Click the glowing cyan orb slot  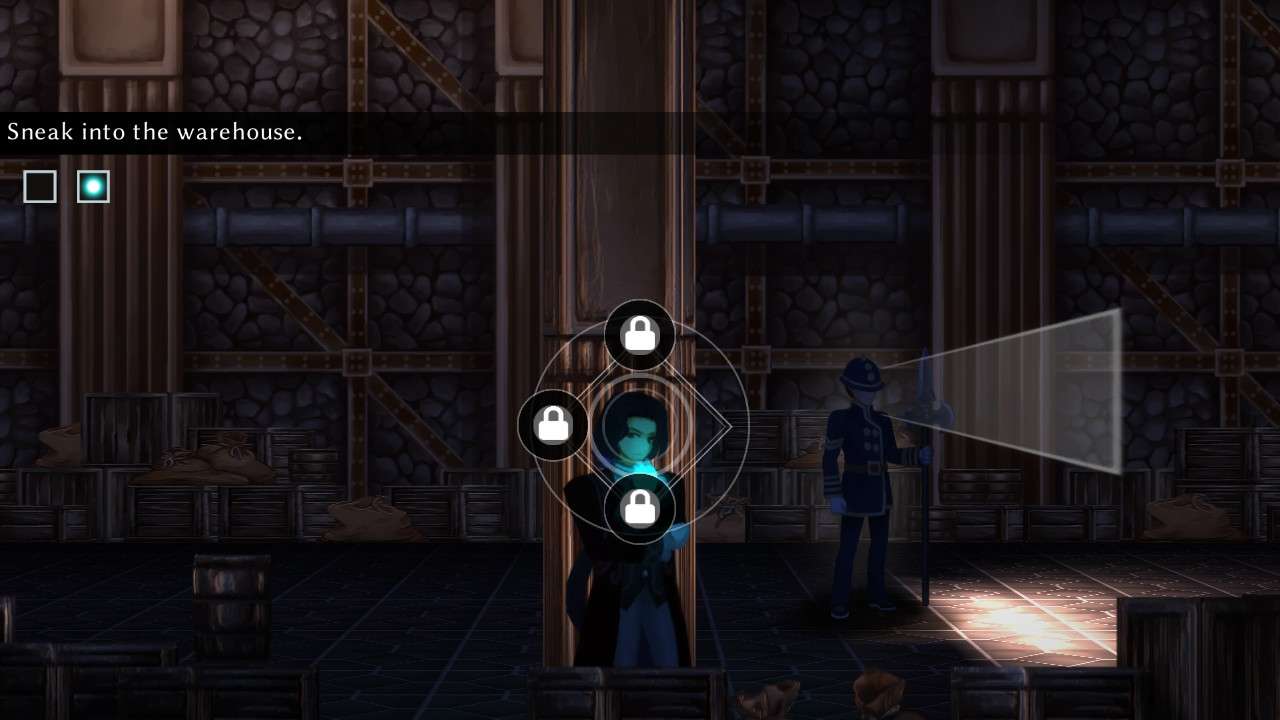(x=93, y=186)
